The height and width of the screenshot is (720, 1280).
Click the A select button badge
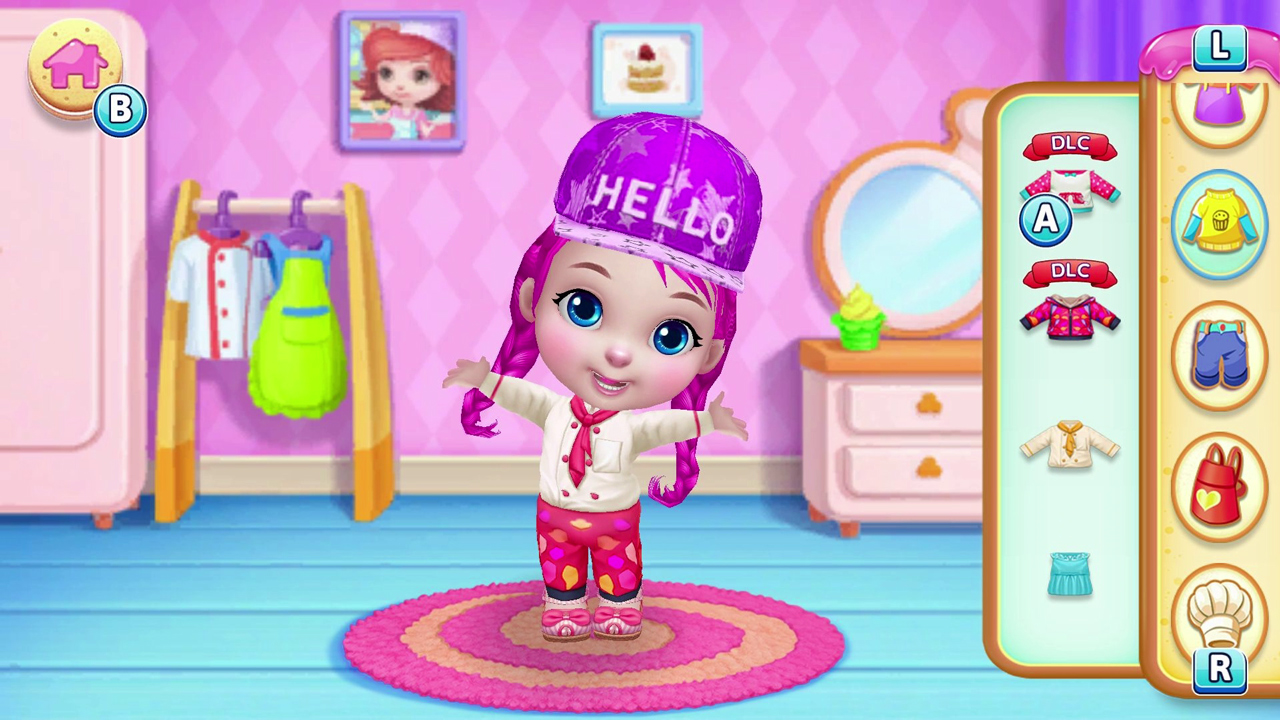1045,221
